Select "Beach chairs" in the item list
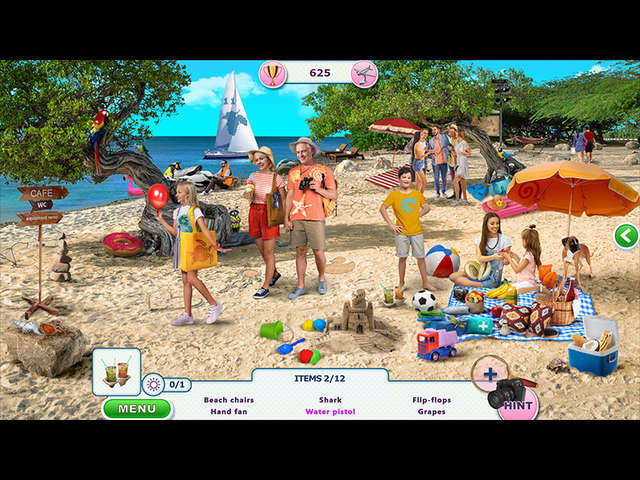Viewport: 640px width, 480px height. tap(229, 399)
